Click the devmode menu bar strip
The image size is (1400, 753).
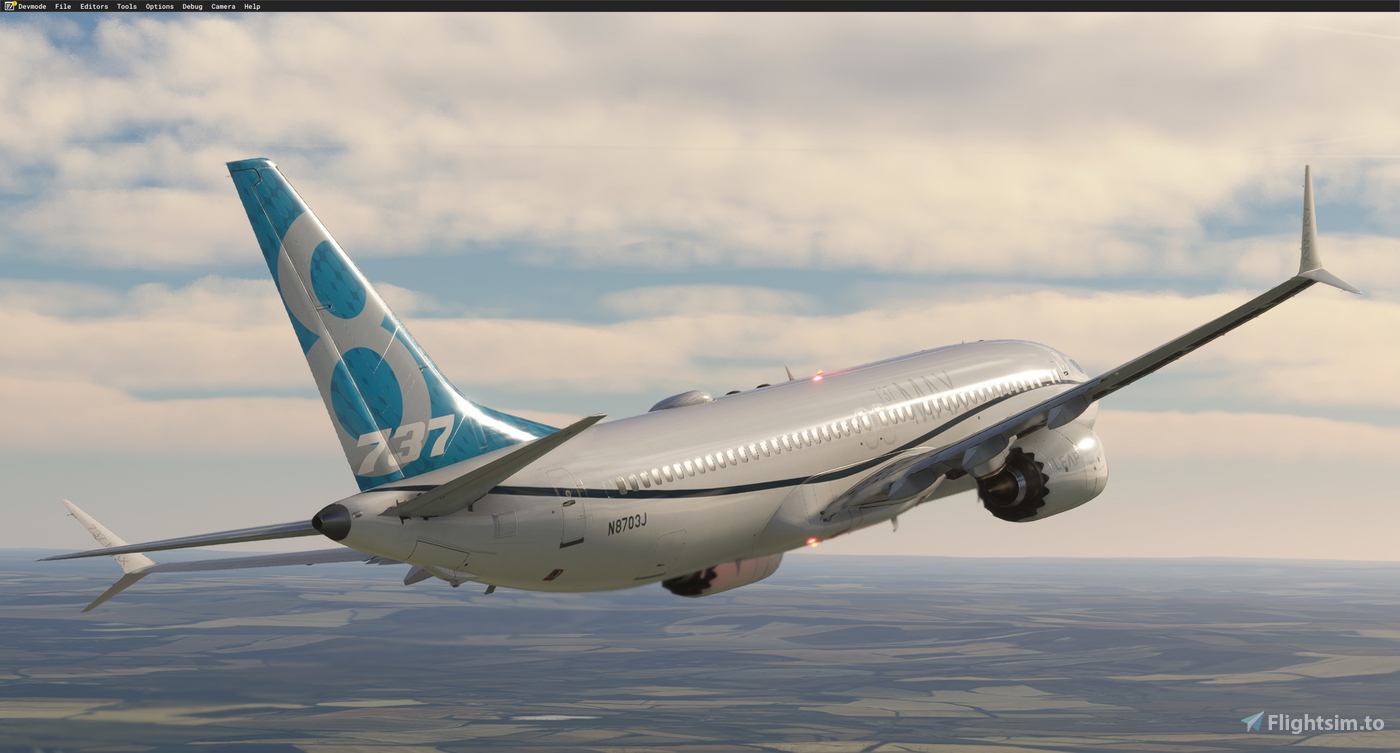coord(700,6)
